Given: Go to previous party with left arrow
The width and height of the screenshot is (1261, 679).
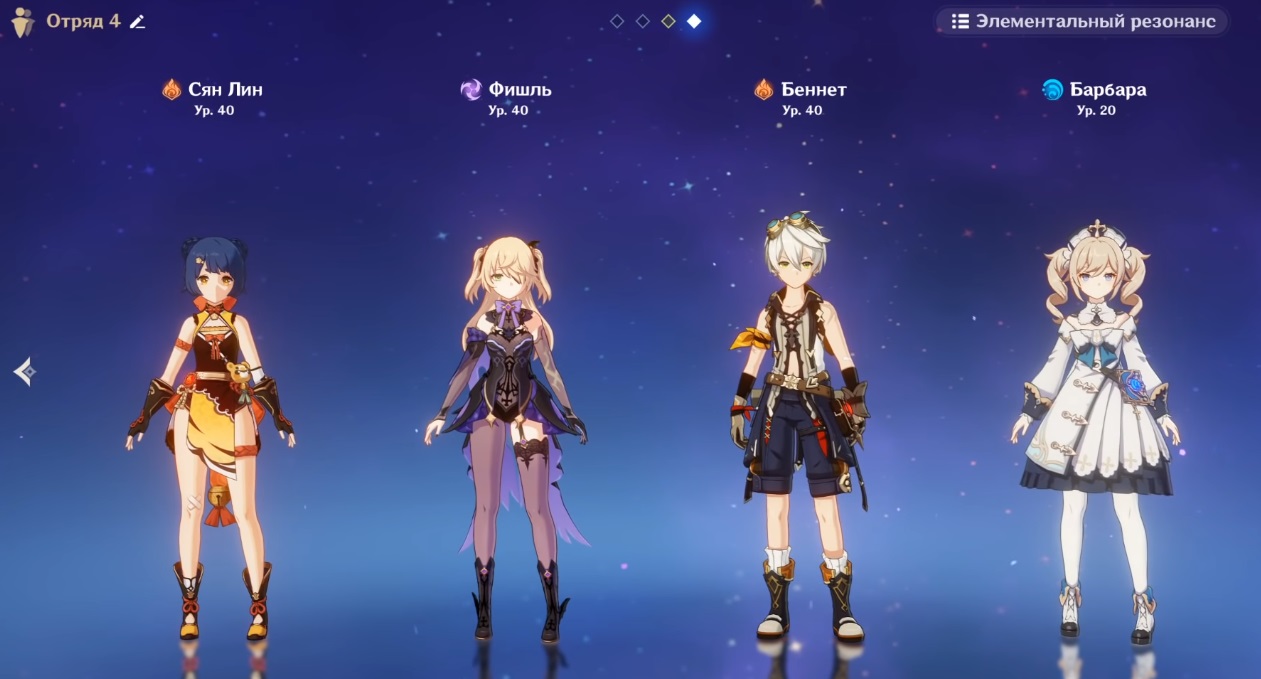Looking at the screenshot, I should [x=25, y=372].
